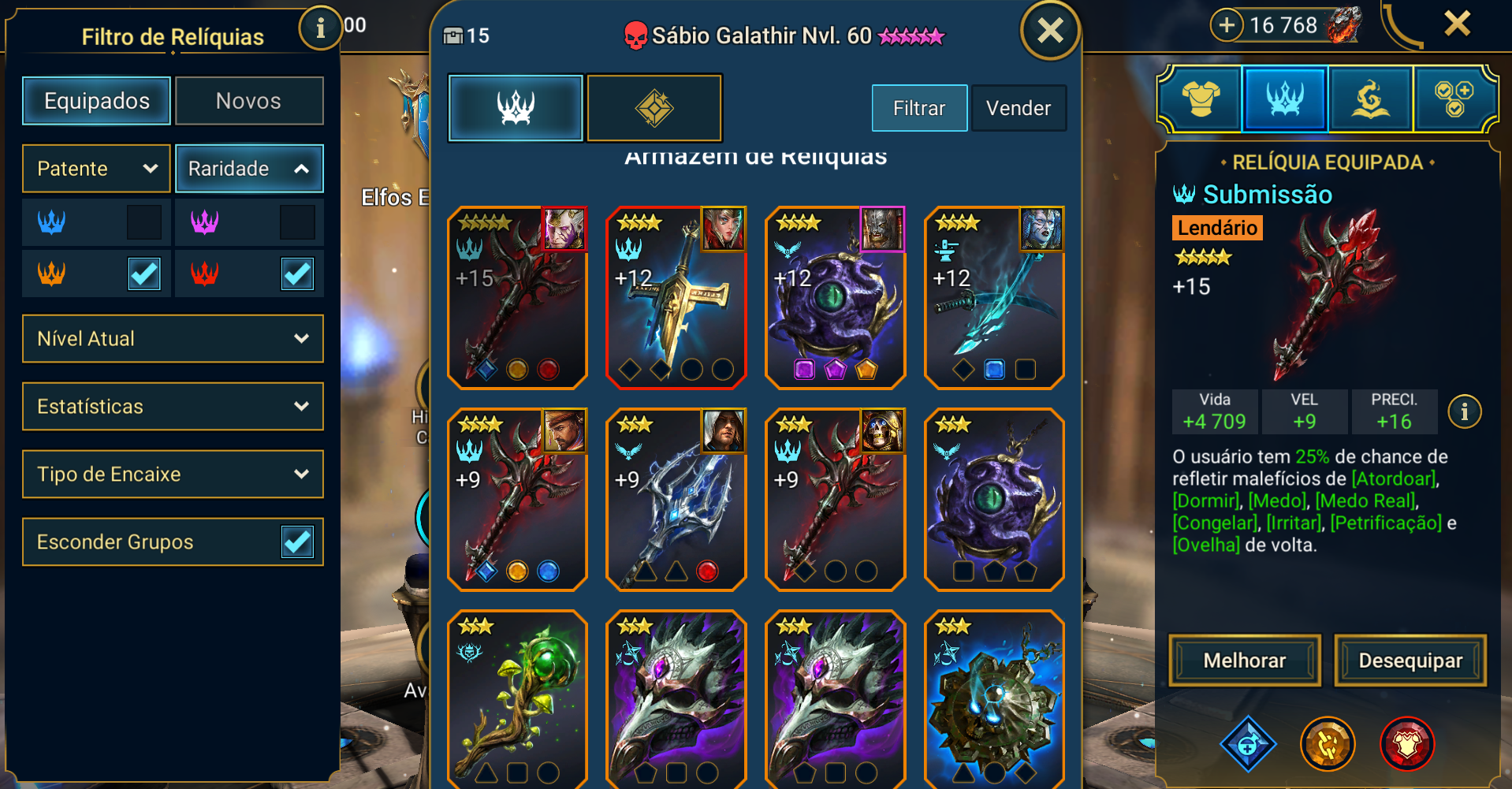Image resolution: width=1512 pixels, height=789 pixels.
Task: Open the Tipo de Encaixe dropdown
Action: point(173,475)
